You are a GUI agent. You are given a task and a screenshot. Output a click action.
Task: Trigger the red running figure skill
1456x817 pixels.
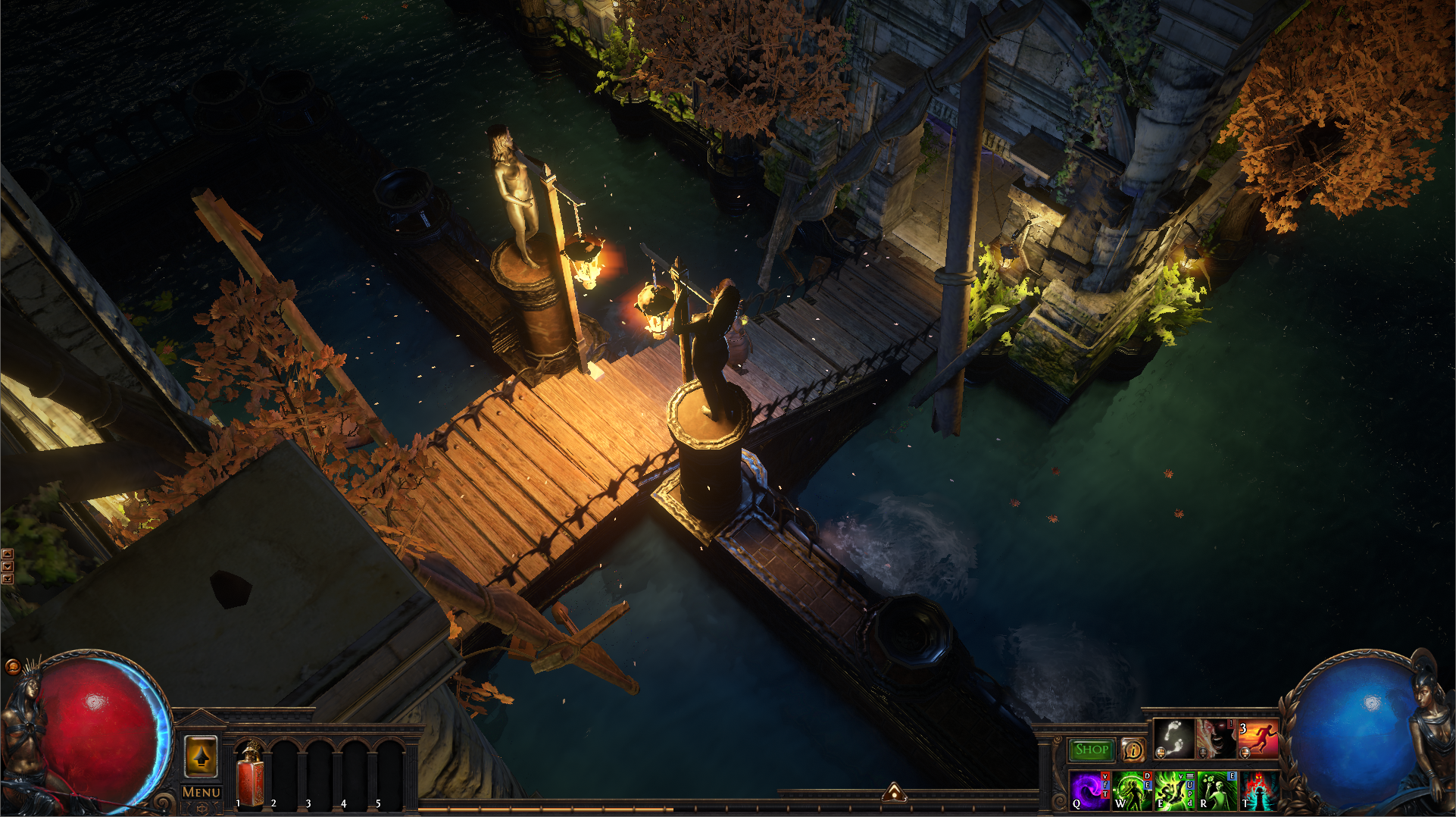tap(1258, 739)
